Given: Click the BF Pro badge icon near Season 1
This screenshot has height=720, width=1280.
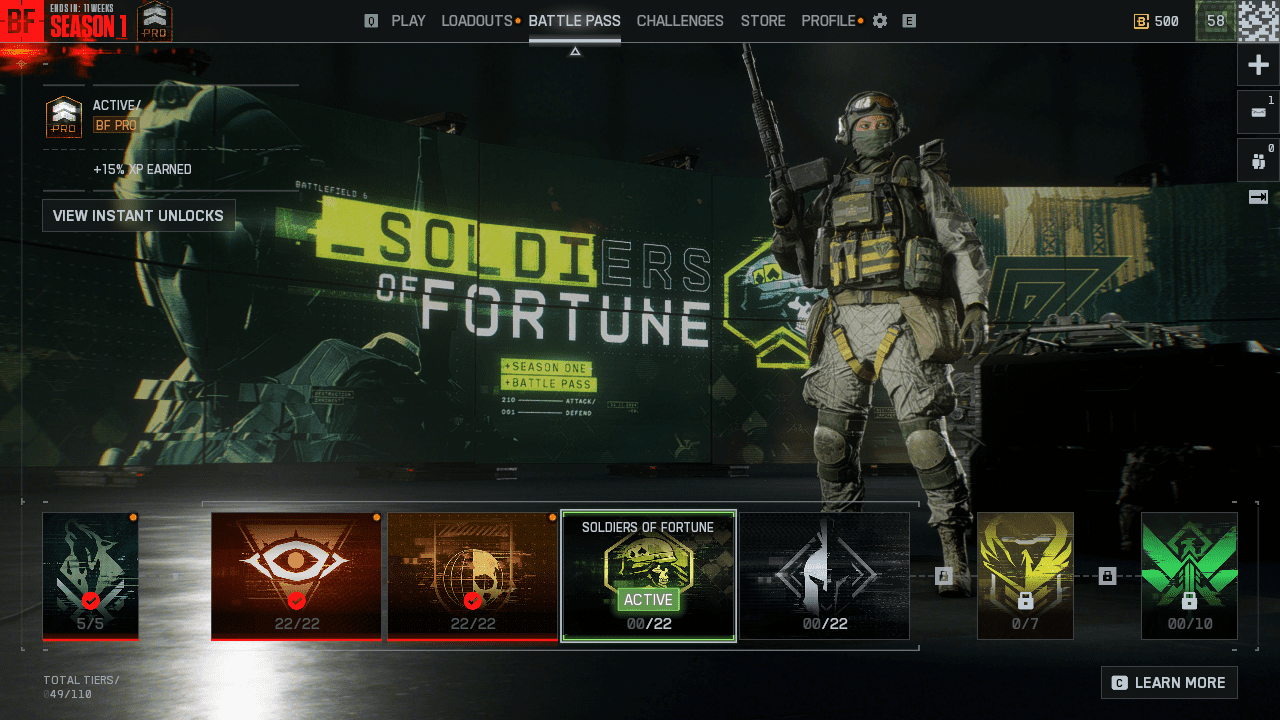Looking at the screenshot, I should (x=155, y=19).
